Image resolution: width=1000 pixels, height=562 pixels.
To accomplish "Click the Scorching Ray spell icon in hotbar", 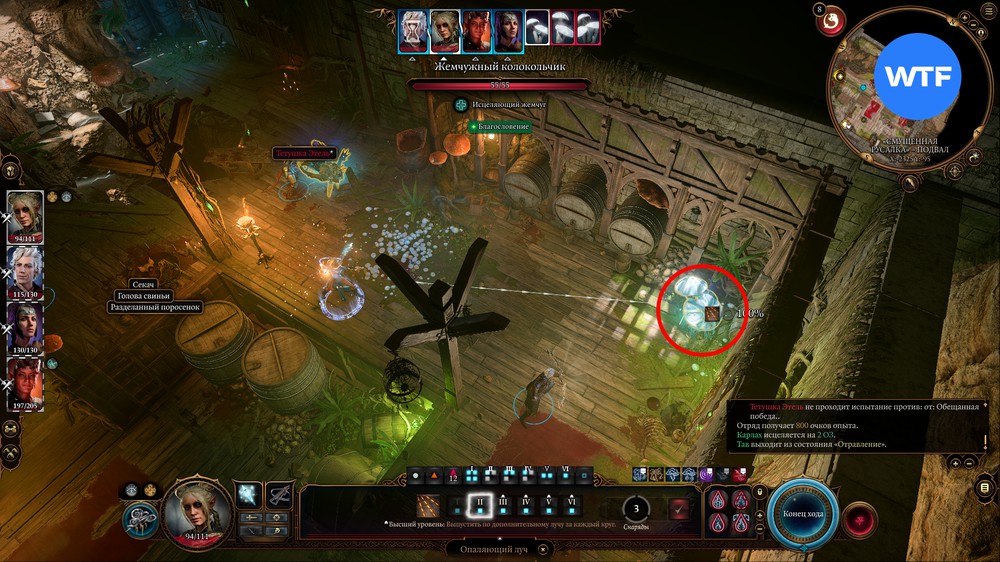I will [x=429, y=507].
